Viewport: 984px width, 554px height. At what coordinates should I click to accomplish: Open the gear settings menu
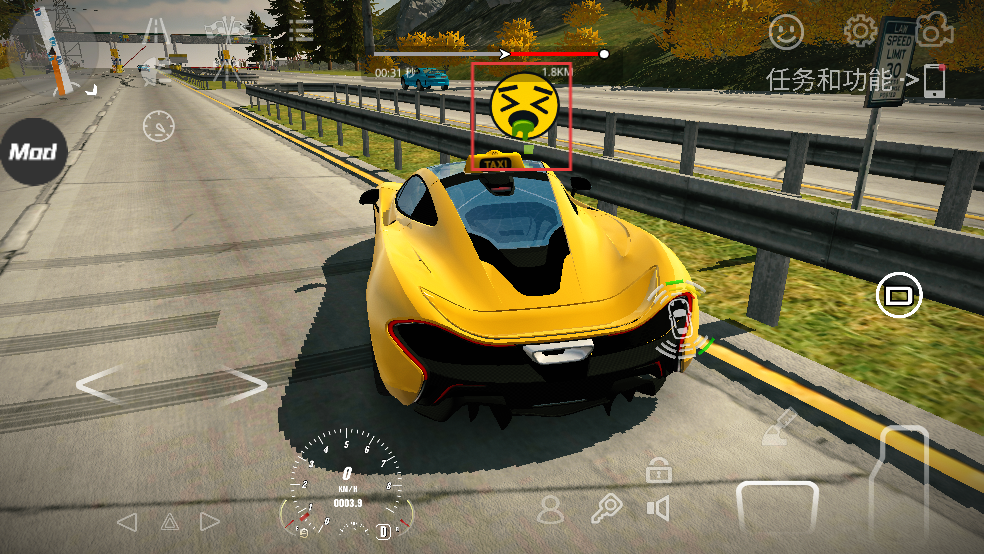pos(859,31)
